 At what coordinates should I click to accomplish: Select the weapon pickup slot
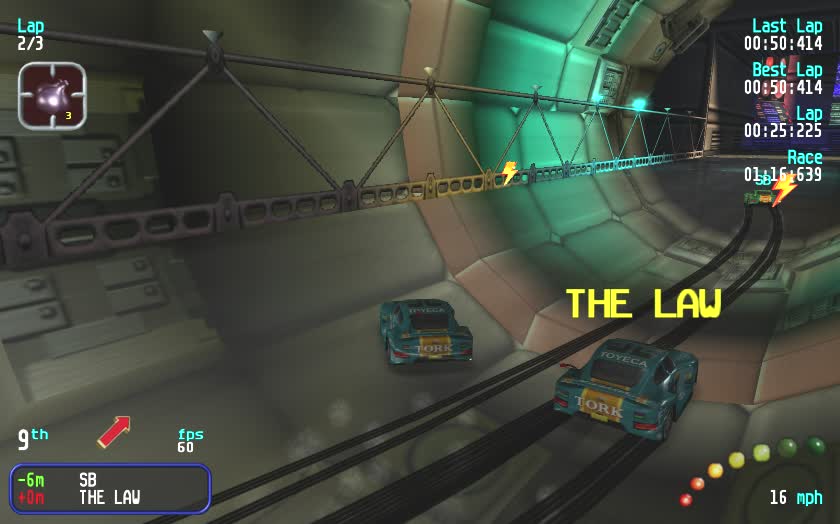(x=52, y=96)
